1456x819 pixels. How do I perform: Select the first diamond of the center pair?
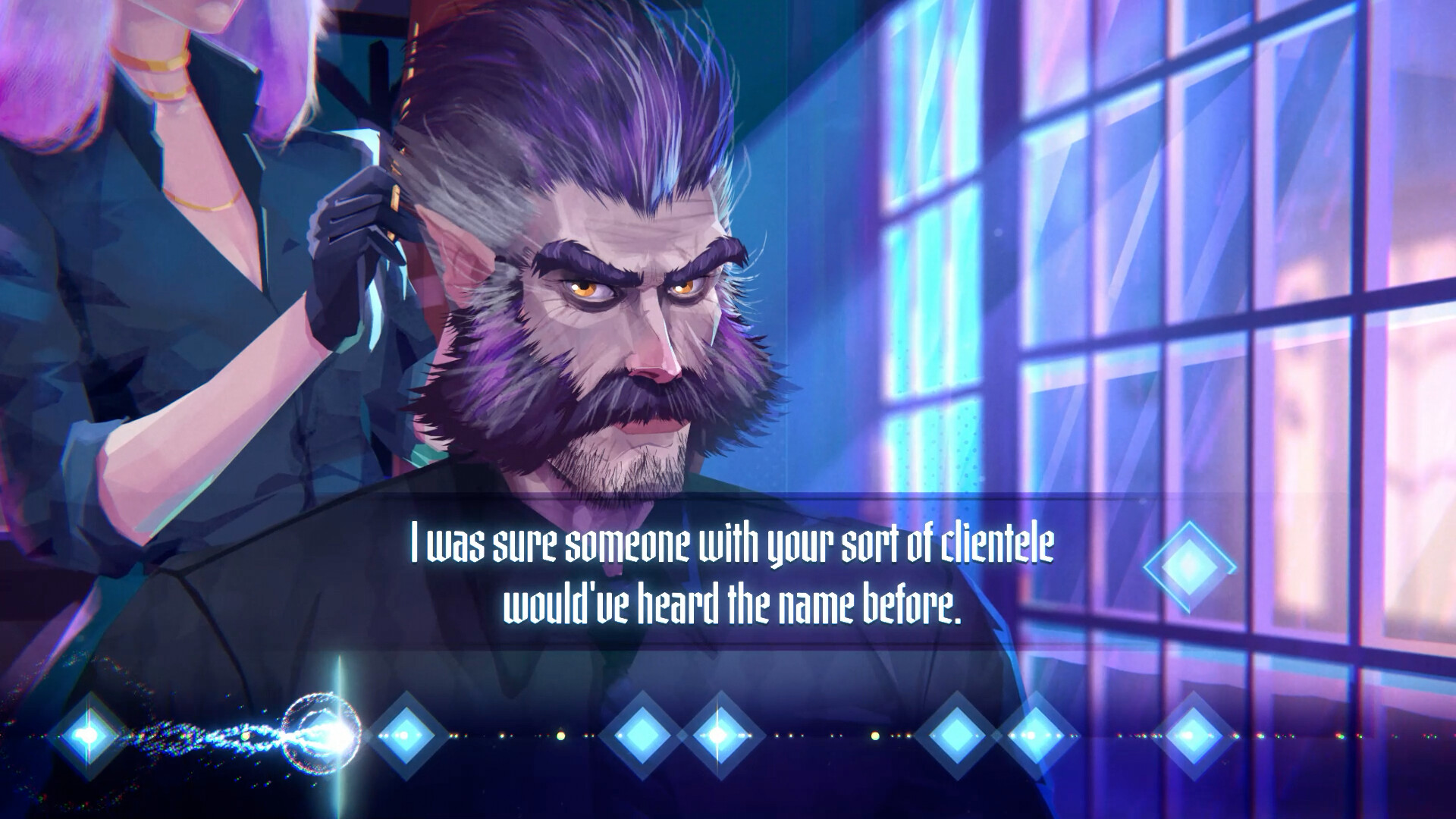click(645, 734)
